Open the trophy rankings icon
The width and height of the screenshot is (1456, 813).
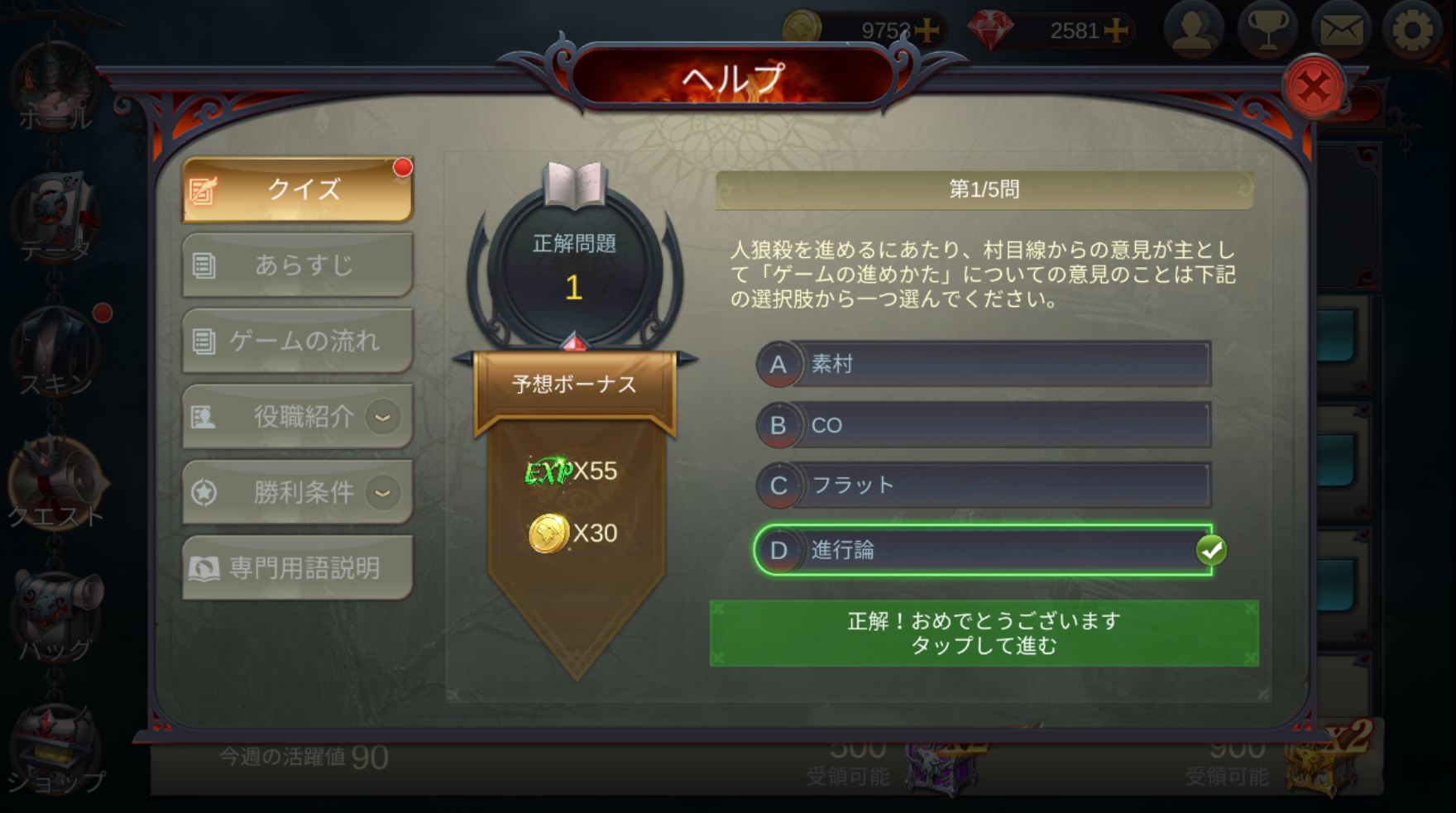(x=1267, y=31)
